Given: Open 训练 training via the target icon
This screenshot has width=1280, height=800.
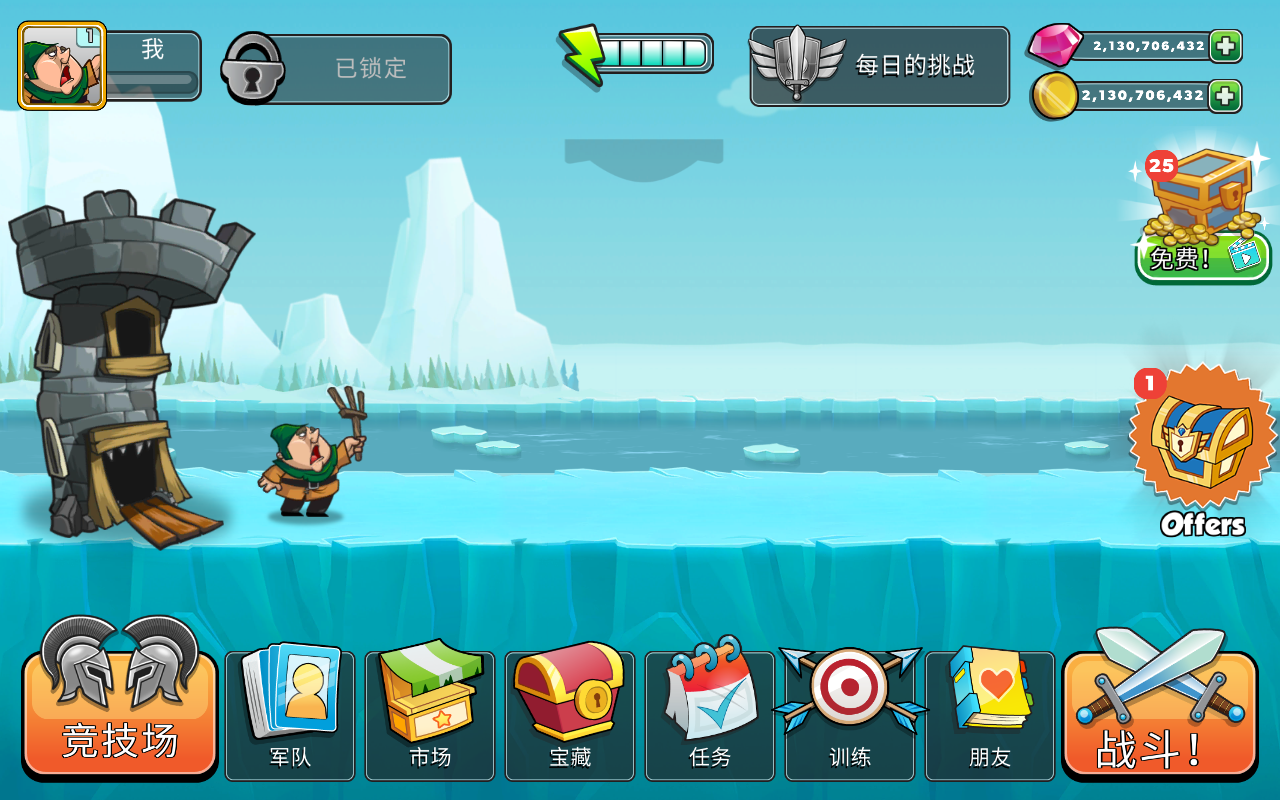Looking at the screenshot, I should click(x=849, y=712).
